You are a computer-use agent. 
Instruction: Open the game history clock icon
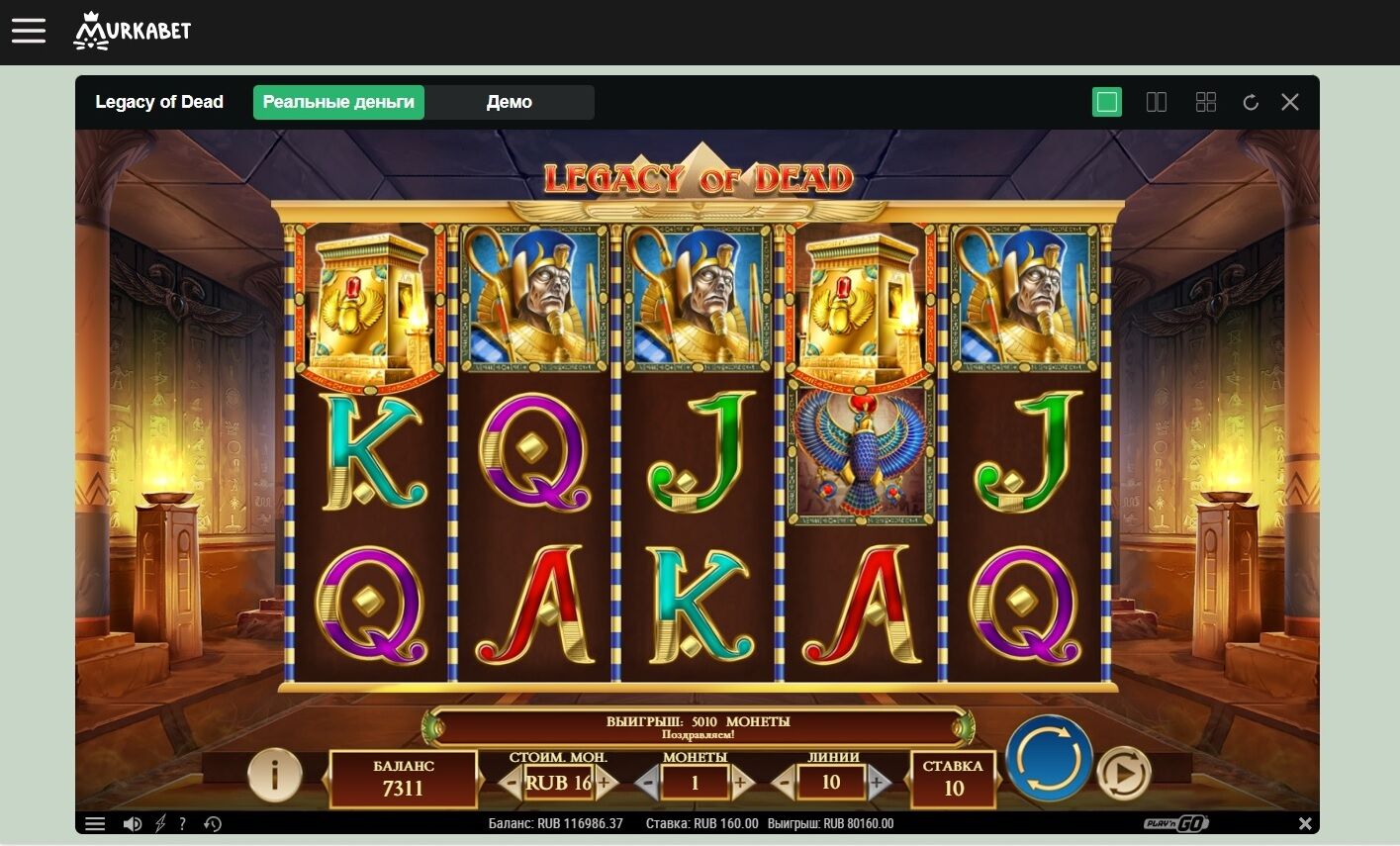coord(212,823)
